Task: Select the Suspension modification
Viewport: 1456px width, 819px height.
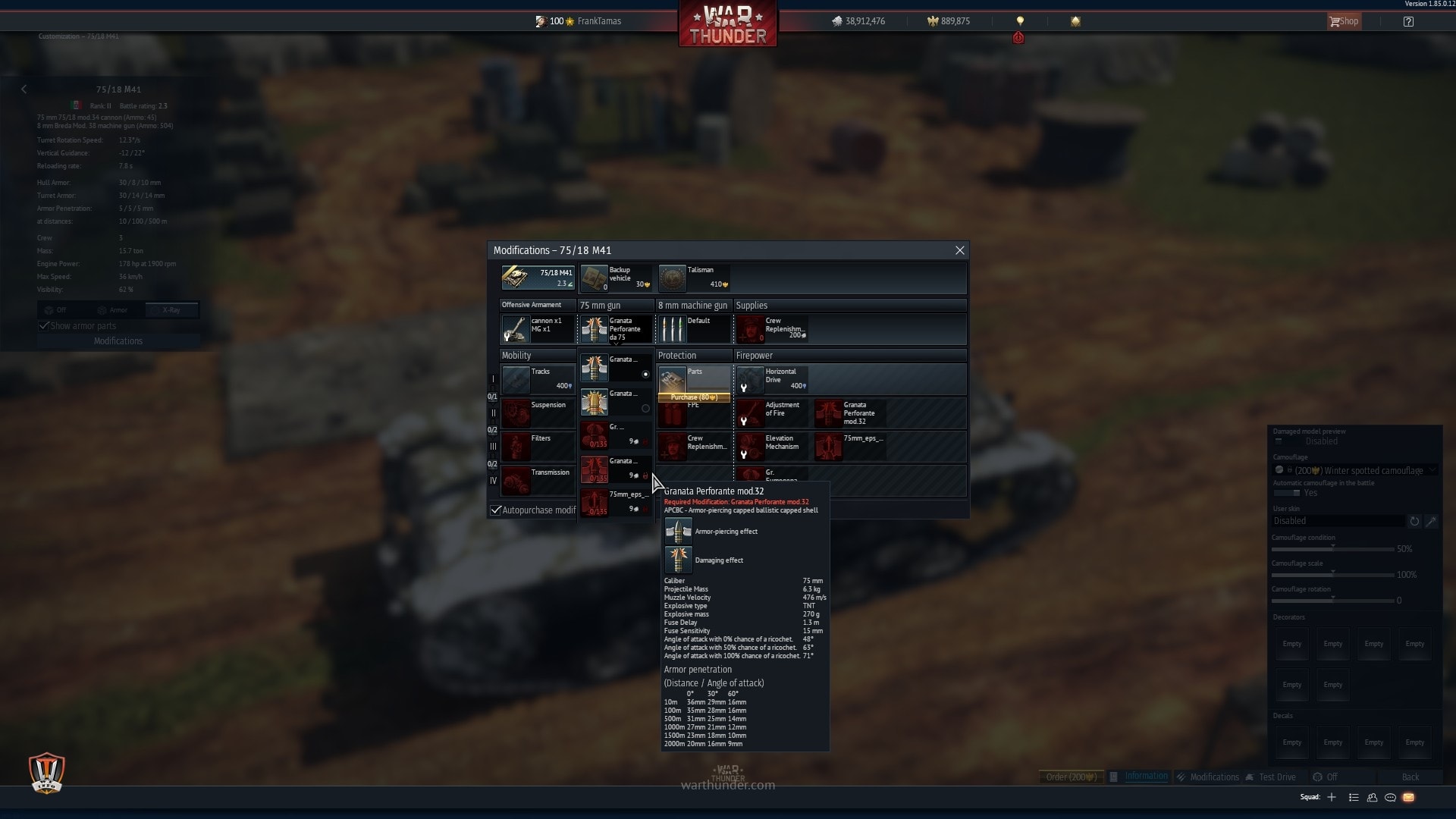Action: 538,413
